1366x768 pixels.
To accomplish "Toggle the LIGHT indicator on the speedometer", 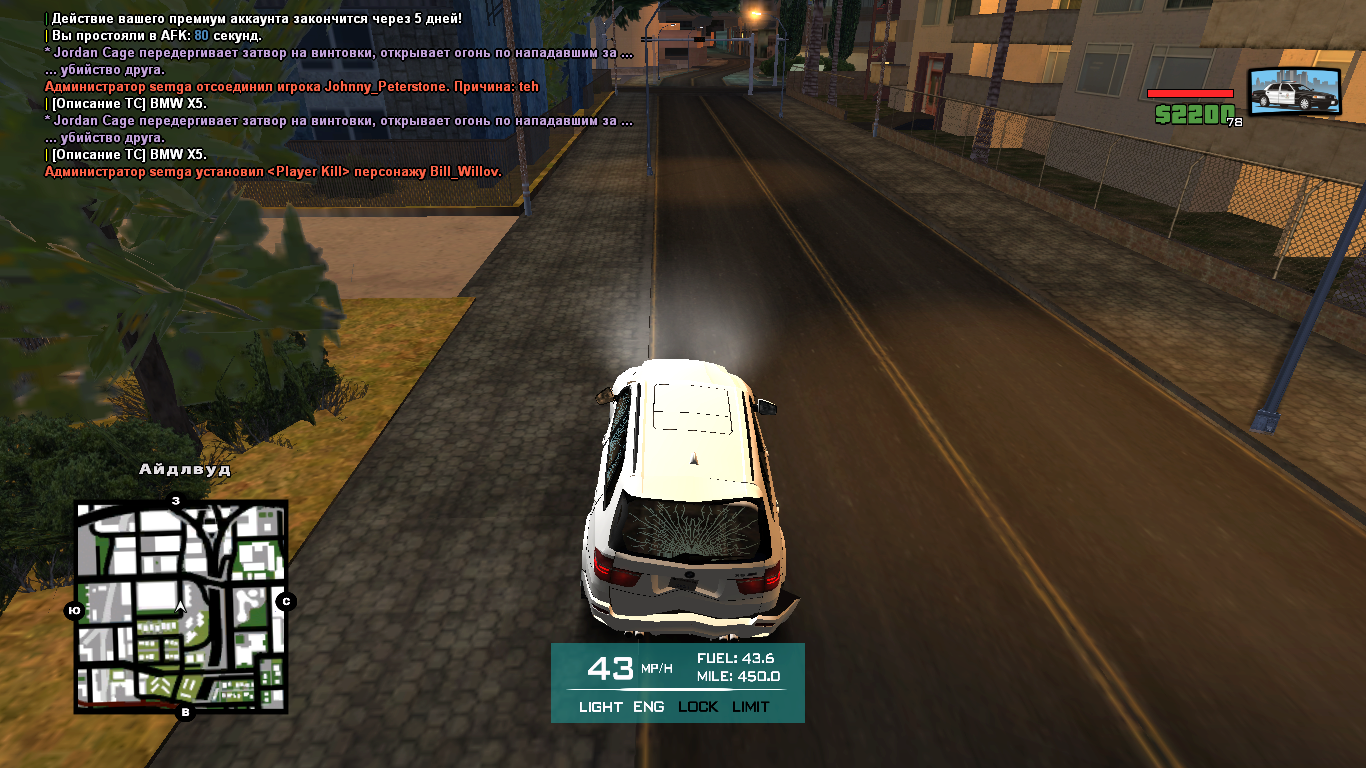I will [x=600, y=707].
